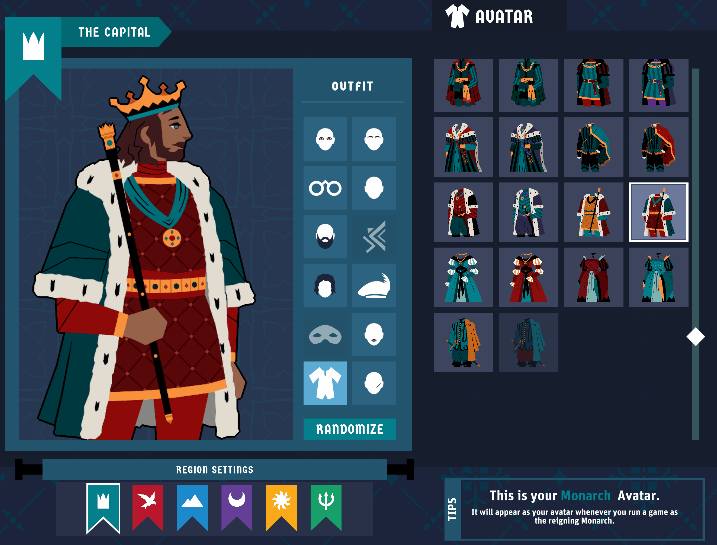The width and height of the screenshot is (717, 545).
Task: Open the hair category icon
Action: [325, 285]
